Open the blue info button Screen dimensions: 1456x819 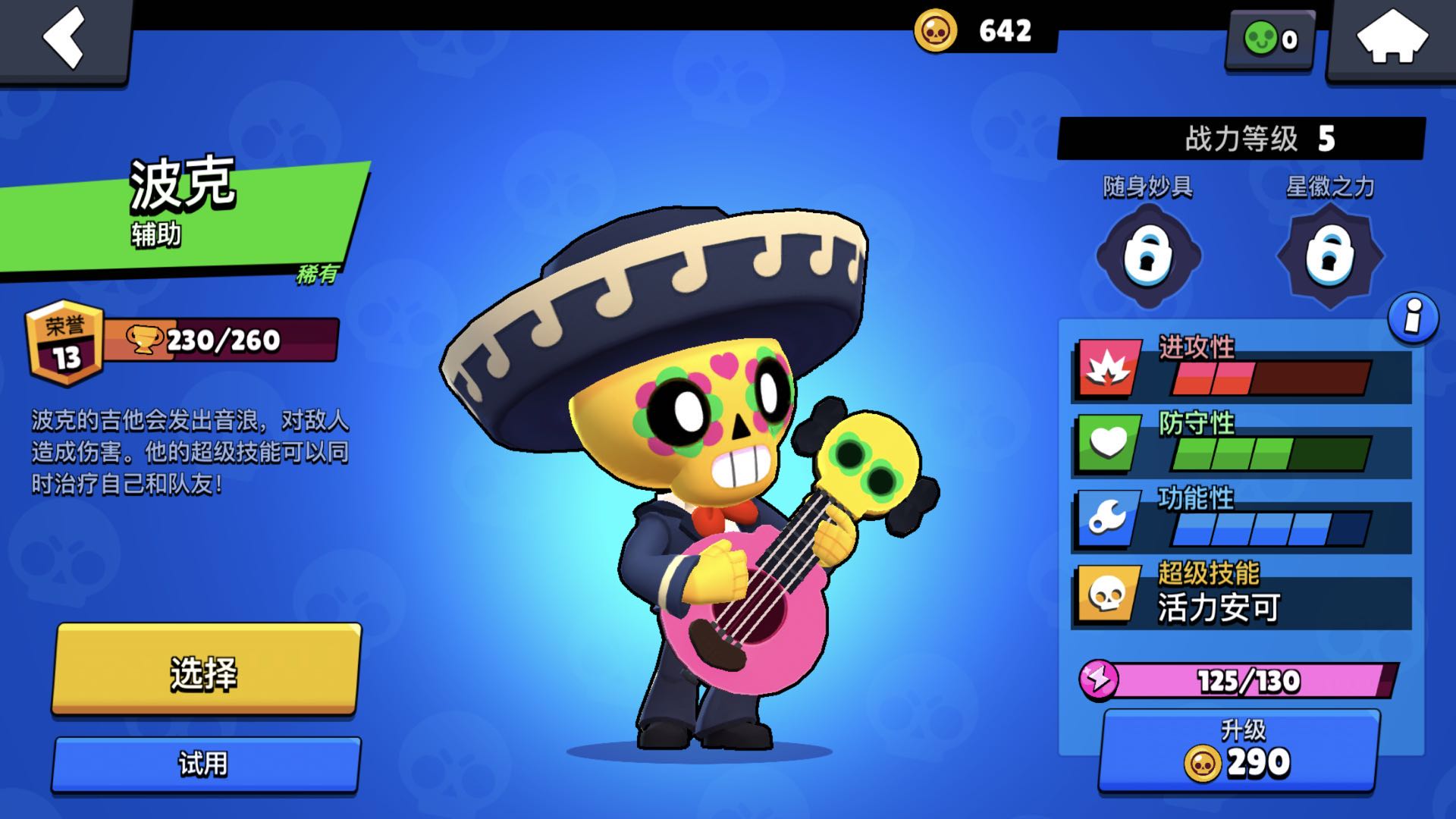pos(1413,318)
